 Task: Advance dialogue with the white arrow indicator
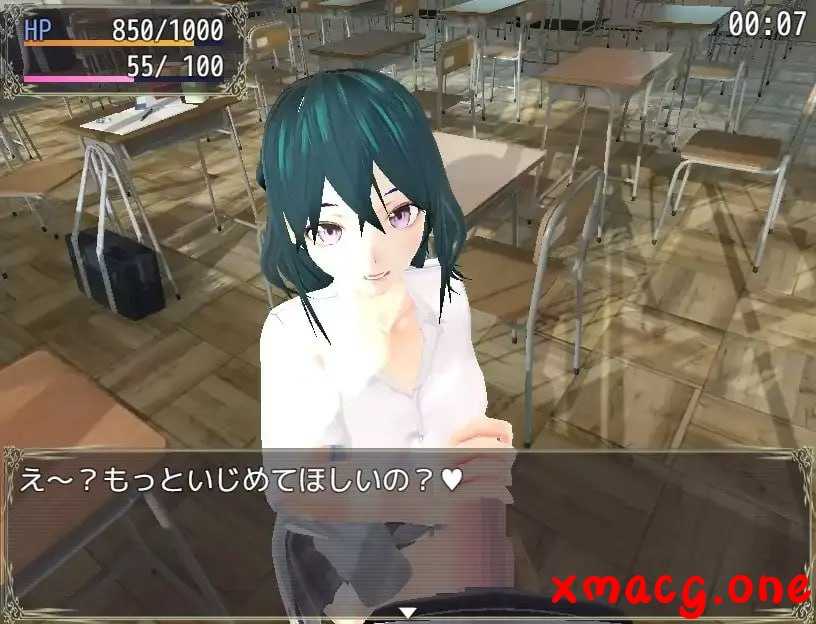click(407, 611)
